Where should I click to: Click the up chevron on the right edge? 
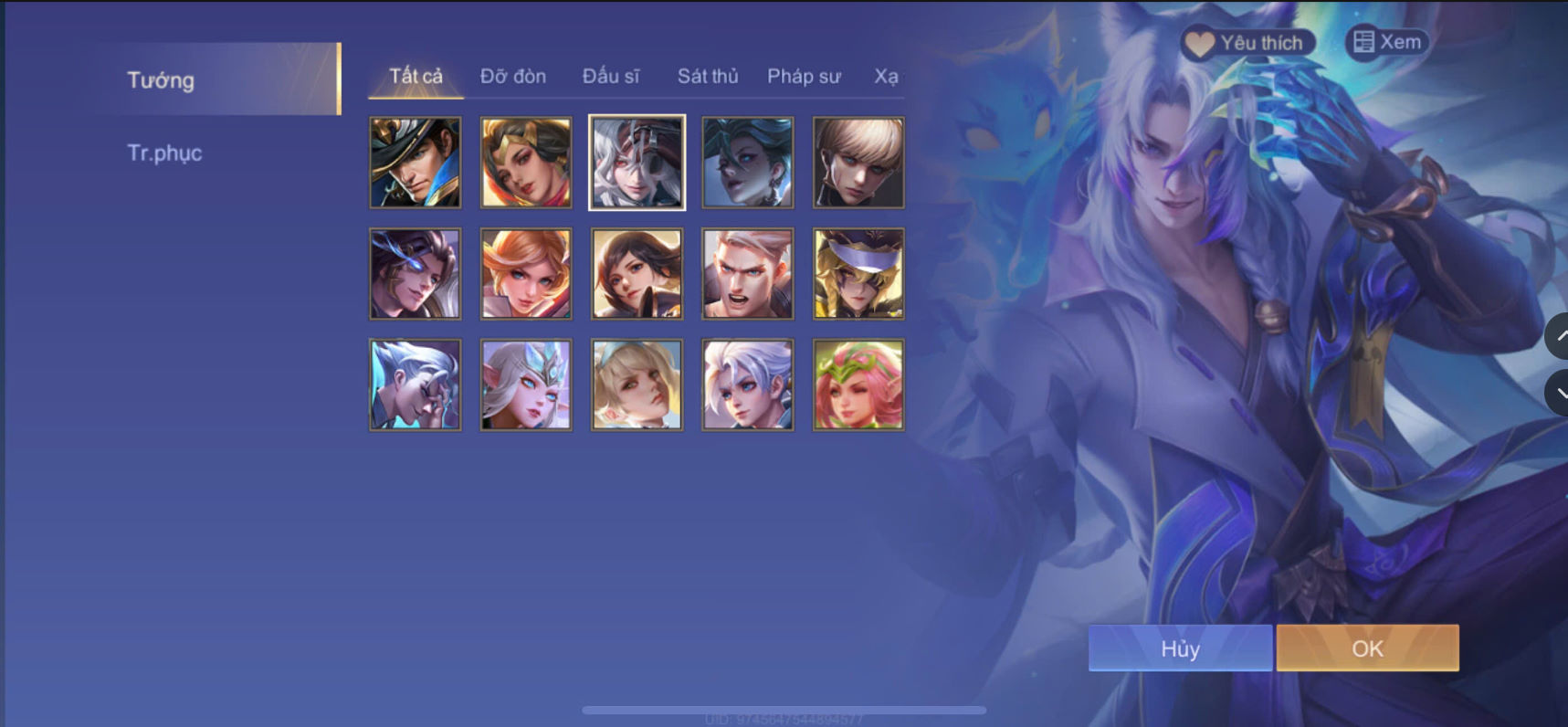click(x=1560, y=336)
